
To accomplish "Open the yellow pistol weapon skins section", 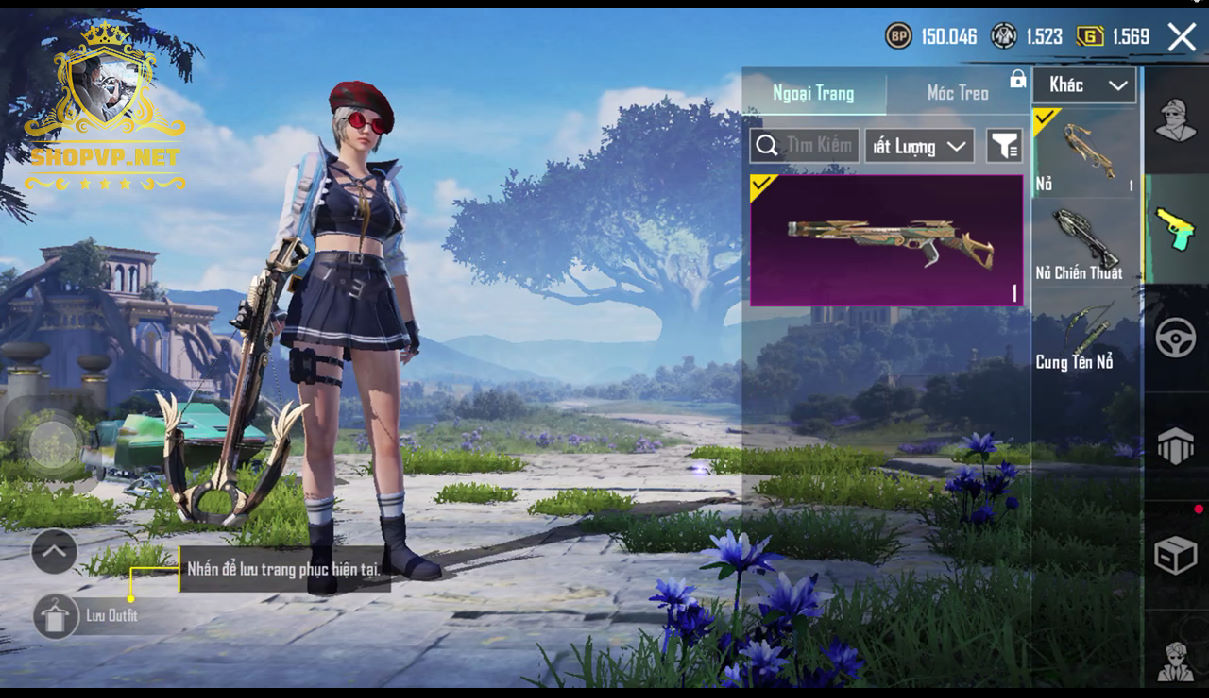I will 1176,228.
